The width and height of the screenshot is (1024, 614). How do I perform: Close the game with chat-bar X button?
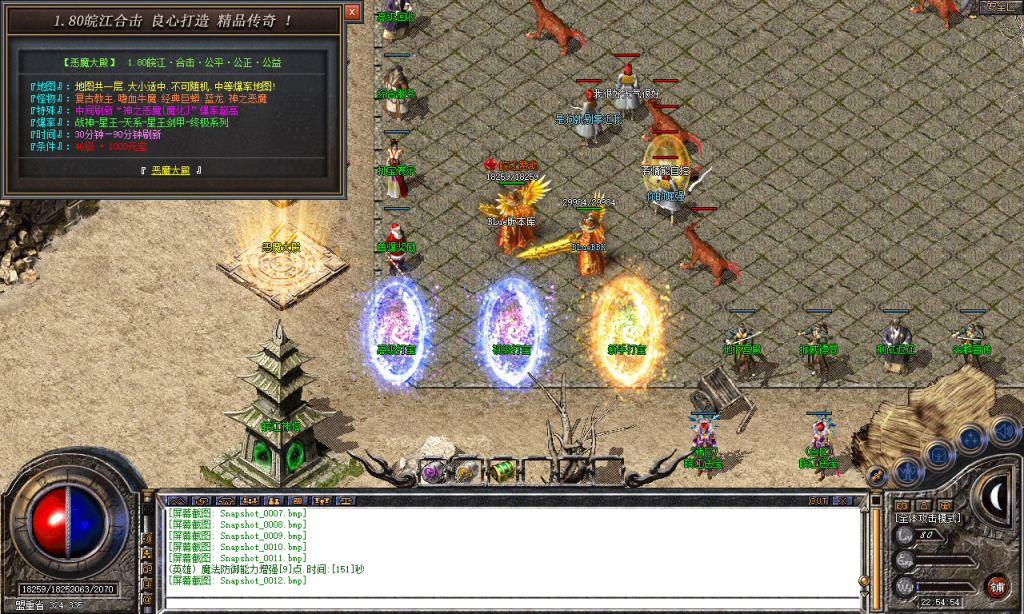(x=845, y=500)
